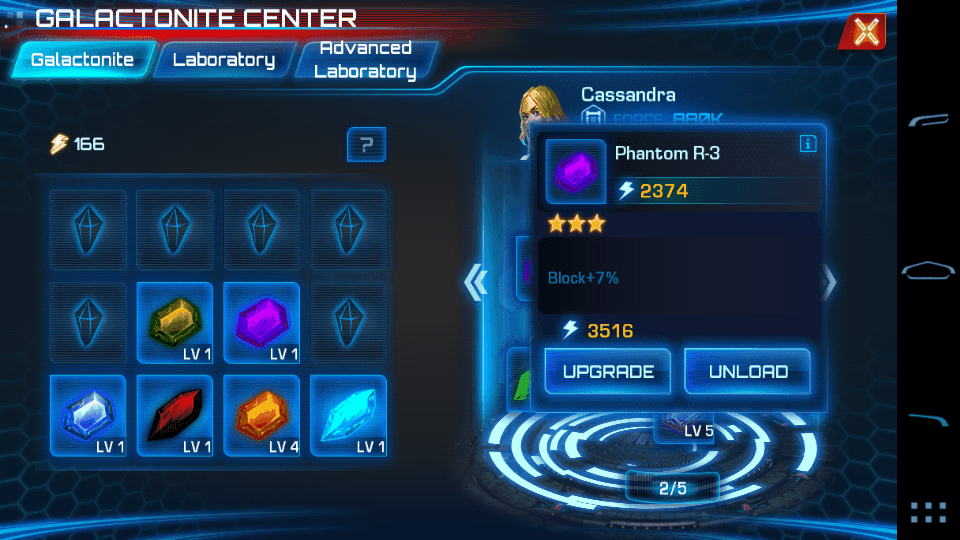Go to previous hero with left arrow
This screenshot has width=960, height=540.
(476, 283)
